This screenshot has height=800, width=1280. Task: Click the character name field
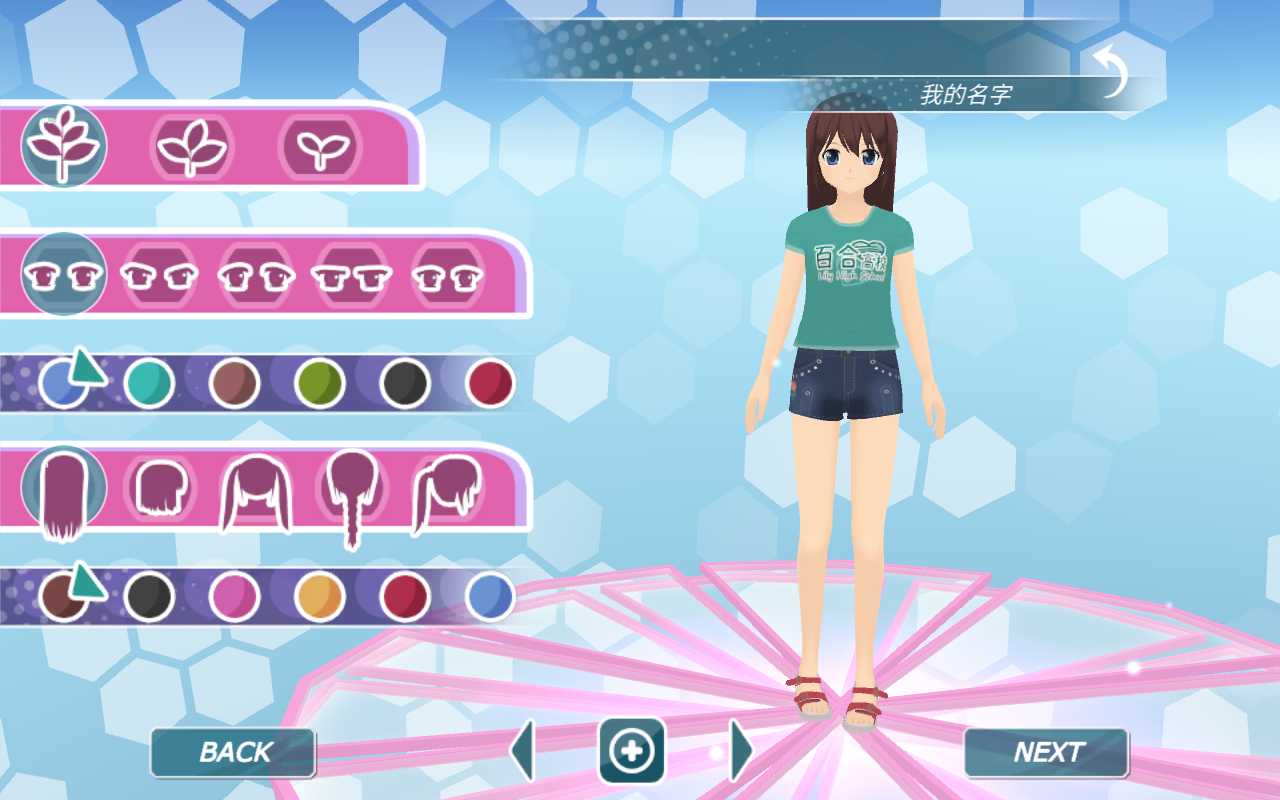965,92
